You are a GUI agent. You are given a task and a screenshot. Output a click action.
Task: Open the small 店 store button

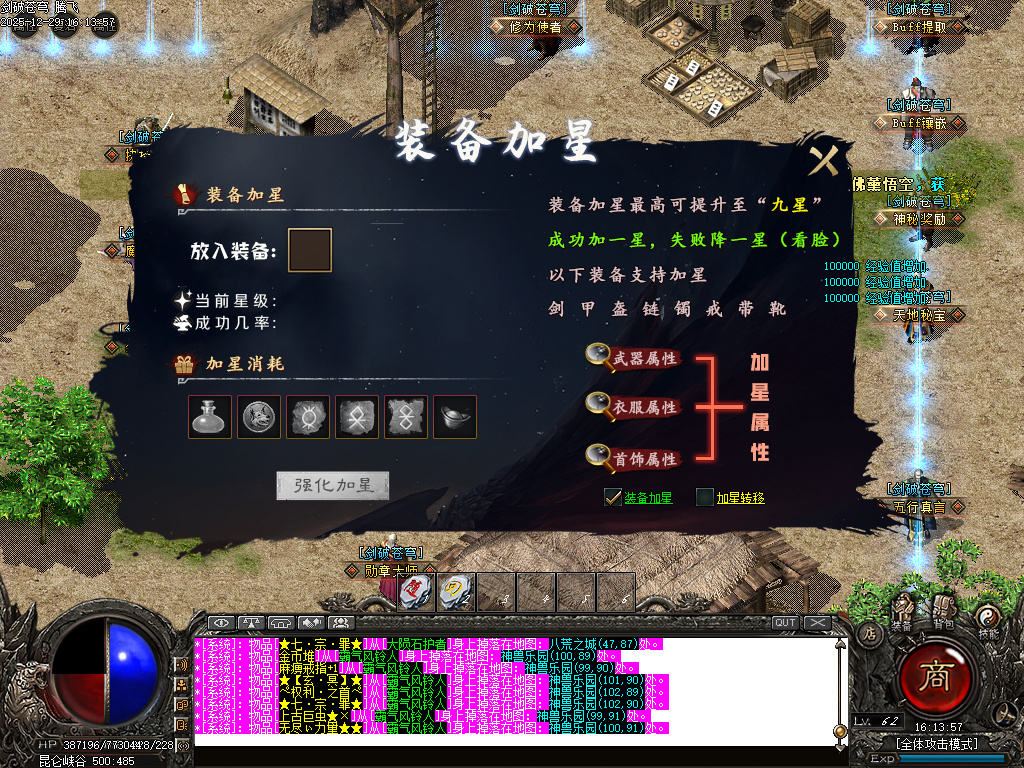(x=869, y=632)
